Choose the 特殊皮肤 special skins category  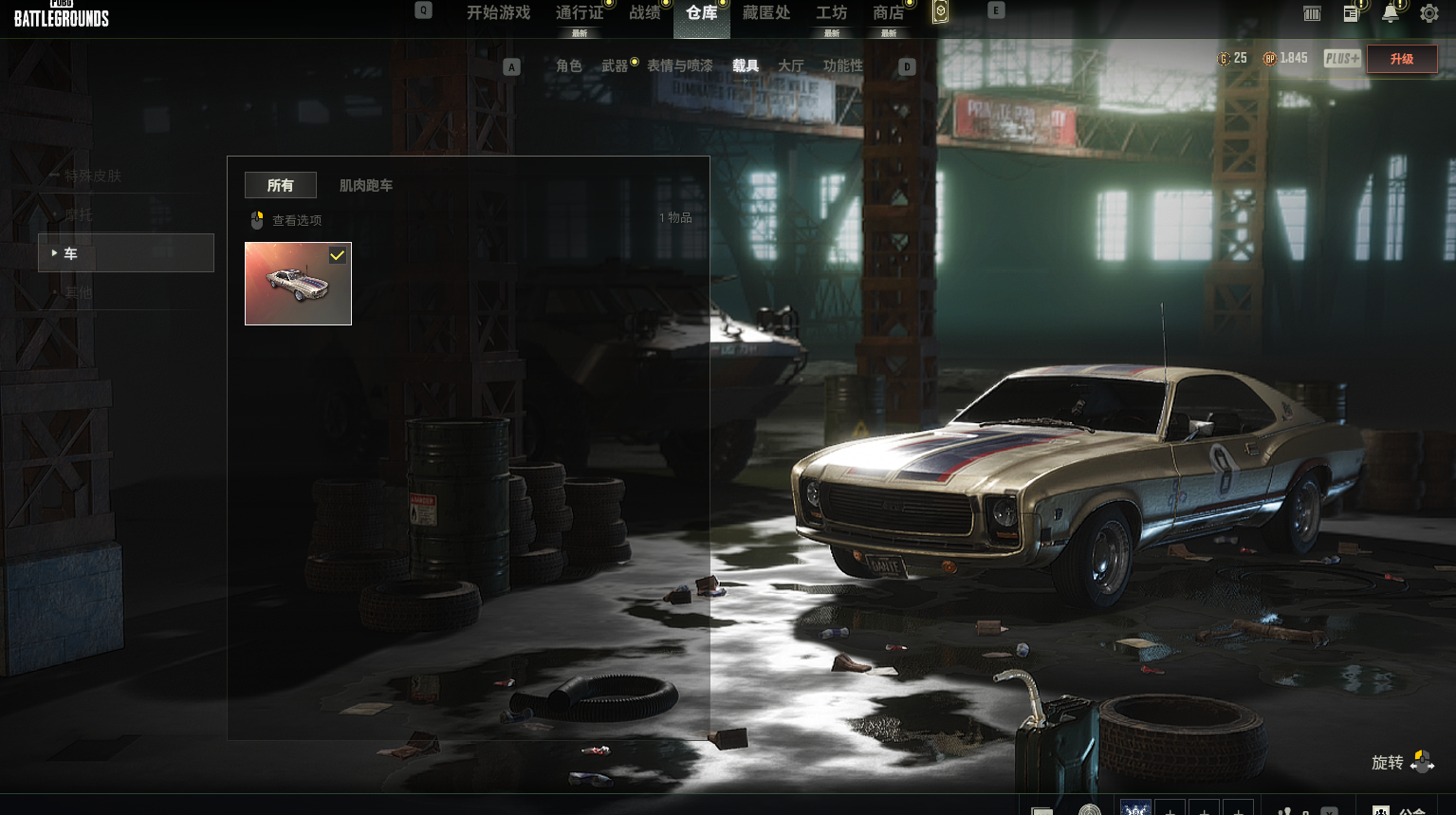pos(93,176)
